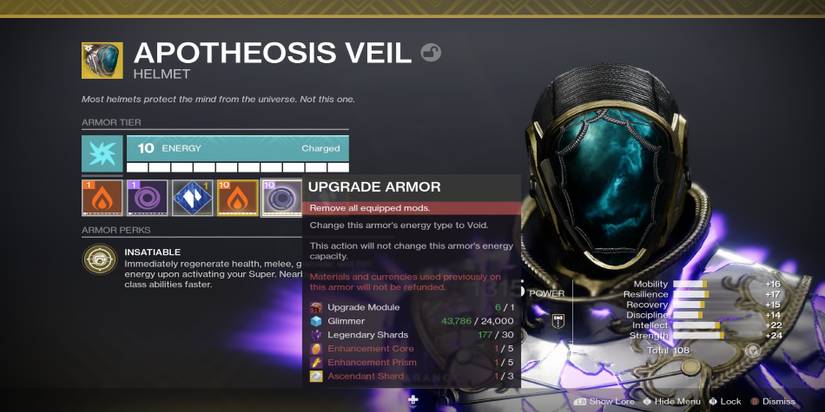Click the Arc energy type icon
Image resolution: width=825 pixels, height=412 pixels.
pos(102,155)
